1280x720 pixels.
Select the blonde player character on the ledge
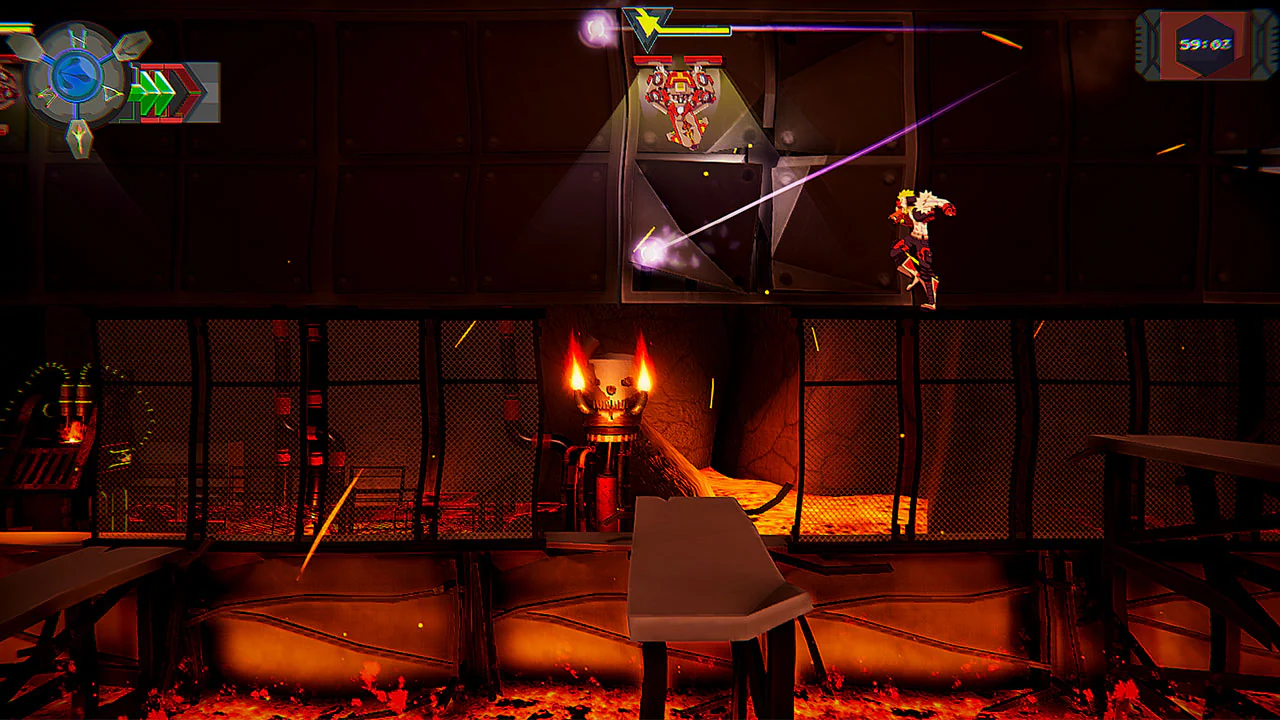[916, 240]
